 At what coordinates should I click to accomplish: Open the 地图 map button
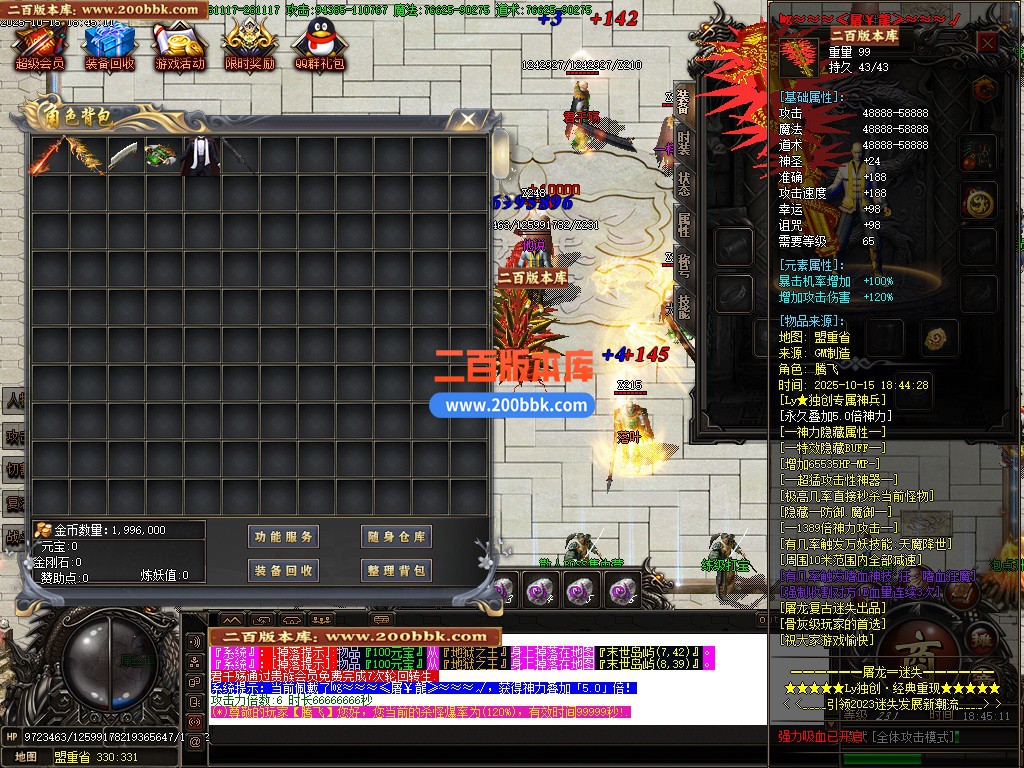[x=26, y=757]
